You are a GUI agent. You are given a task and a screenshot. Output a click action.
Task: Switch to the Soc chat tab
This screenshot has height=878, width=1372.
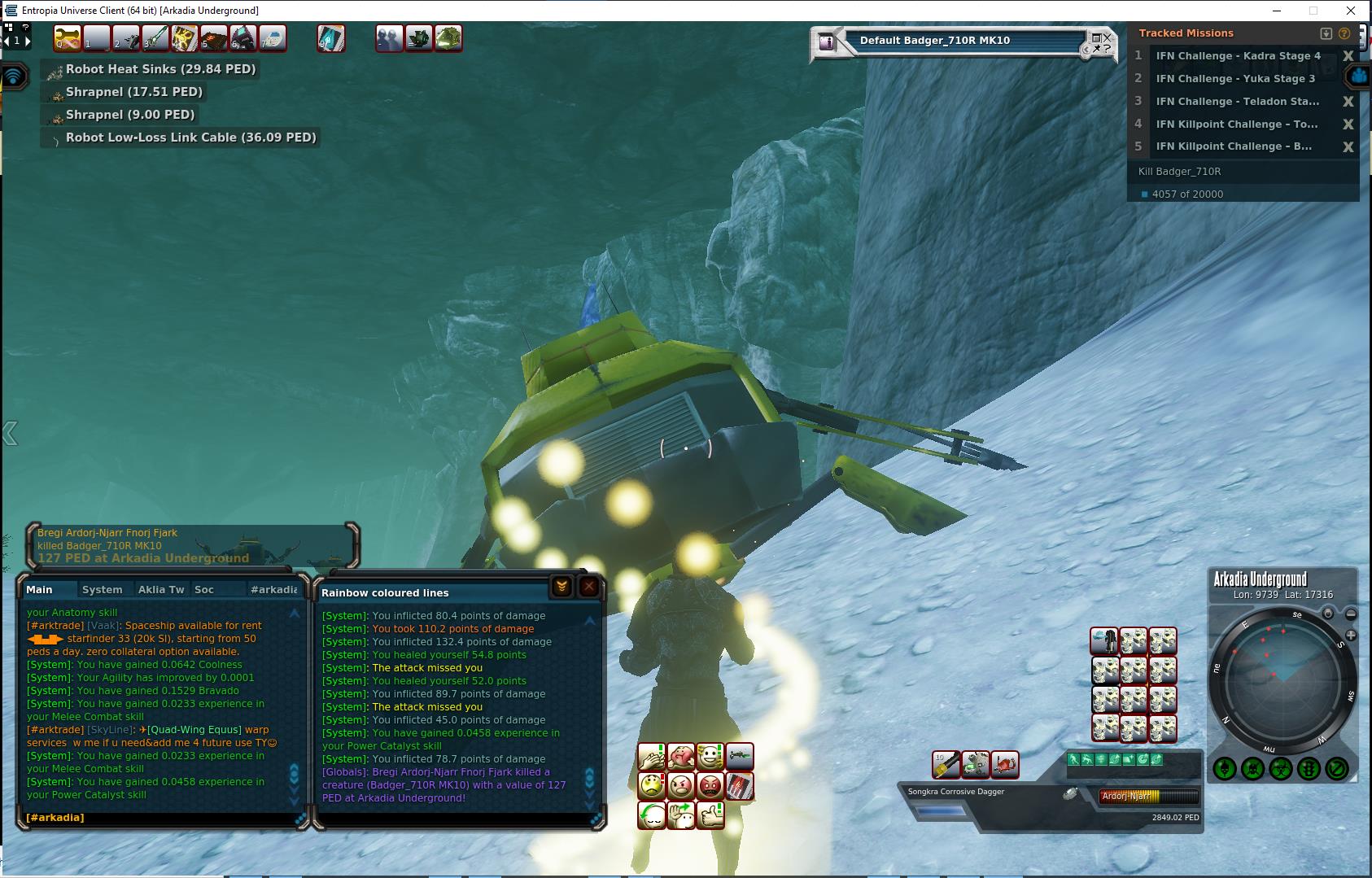point(204,589)
